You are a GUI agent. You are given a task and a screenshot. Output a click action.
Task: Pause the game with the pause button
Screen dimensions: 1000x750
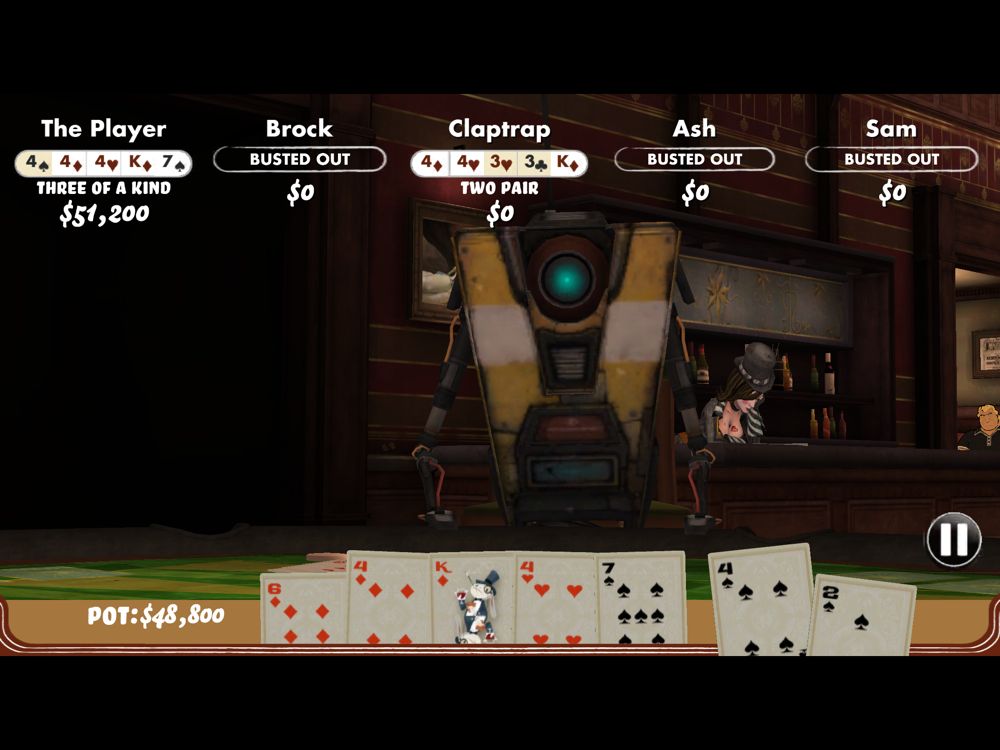(953, 540)
